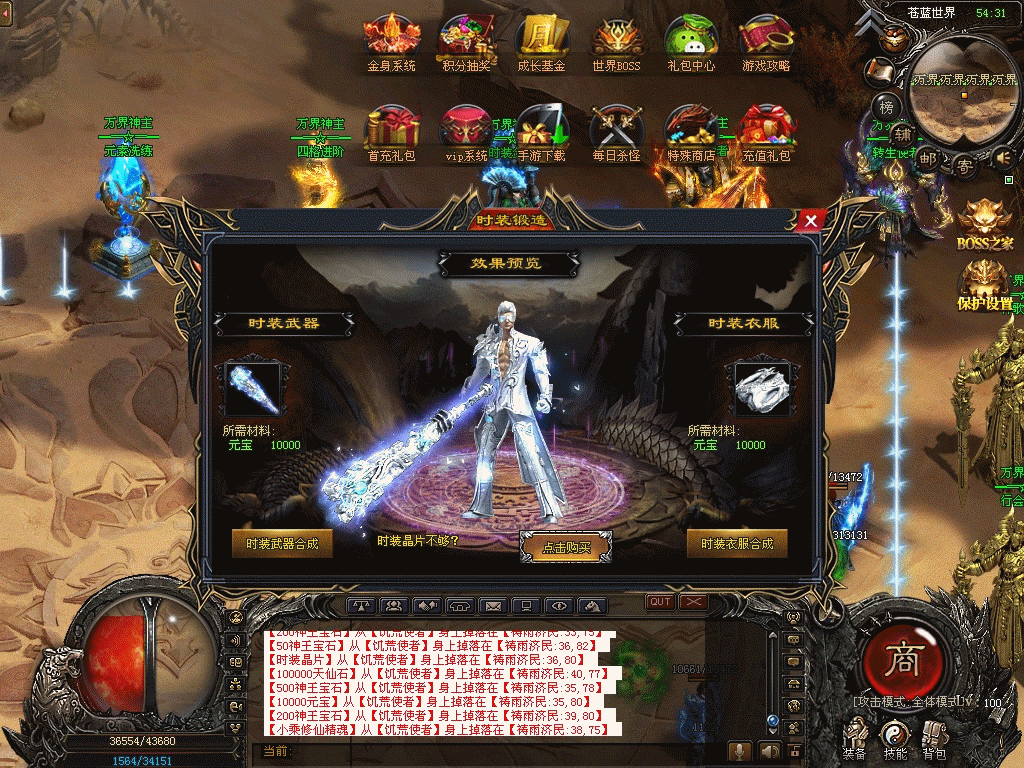
Task: Open BOSS之家 from the side panel
Action: [986, 222]
